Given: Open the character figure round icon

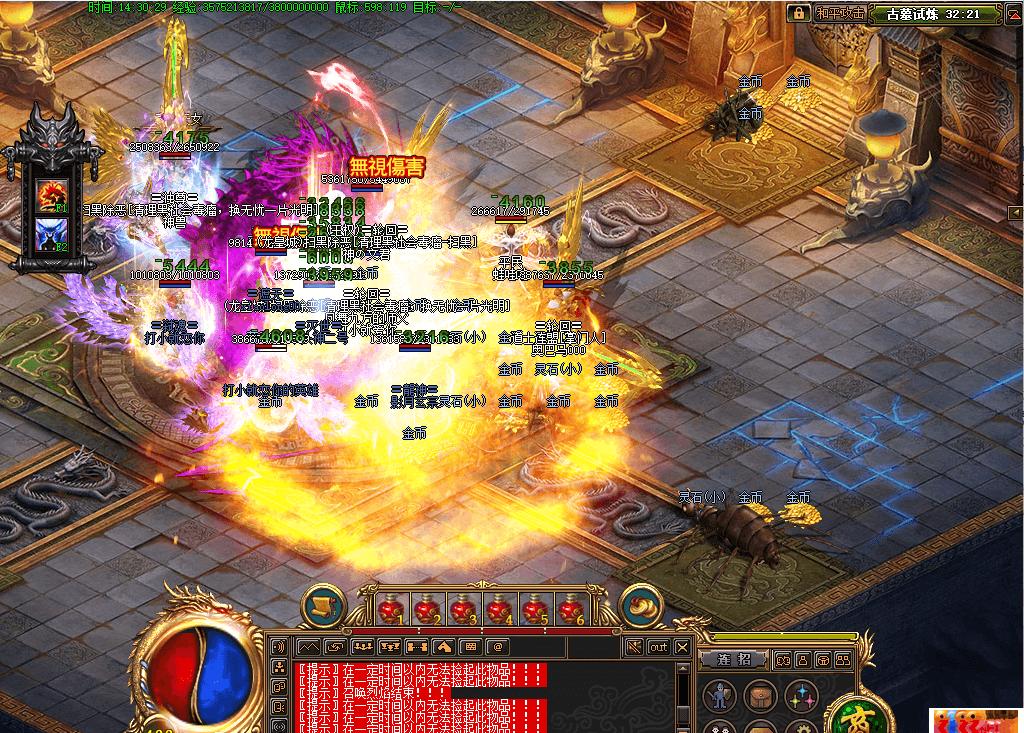Looking at the screenshot, I should tap(719, 695).
